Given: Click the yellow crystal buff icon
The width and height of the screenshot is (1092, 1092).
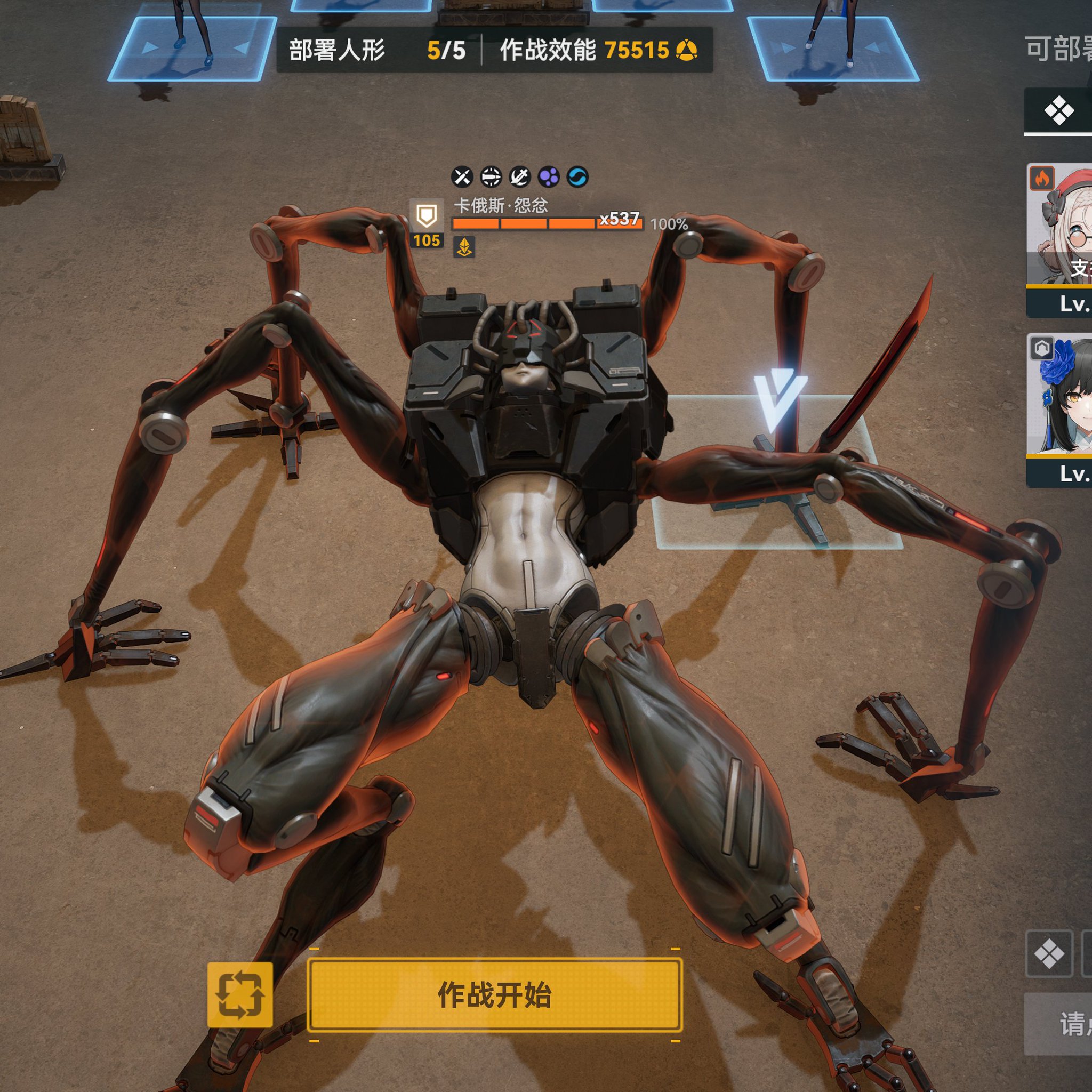Looking at the screenshot, I should 464,247.
